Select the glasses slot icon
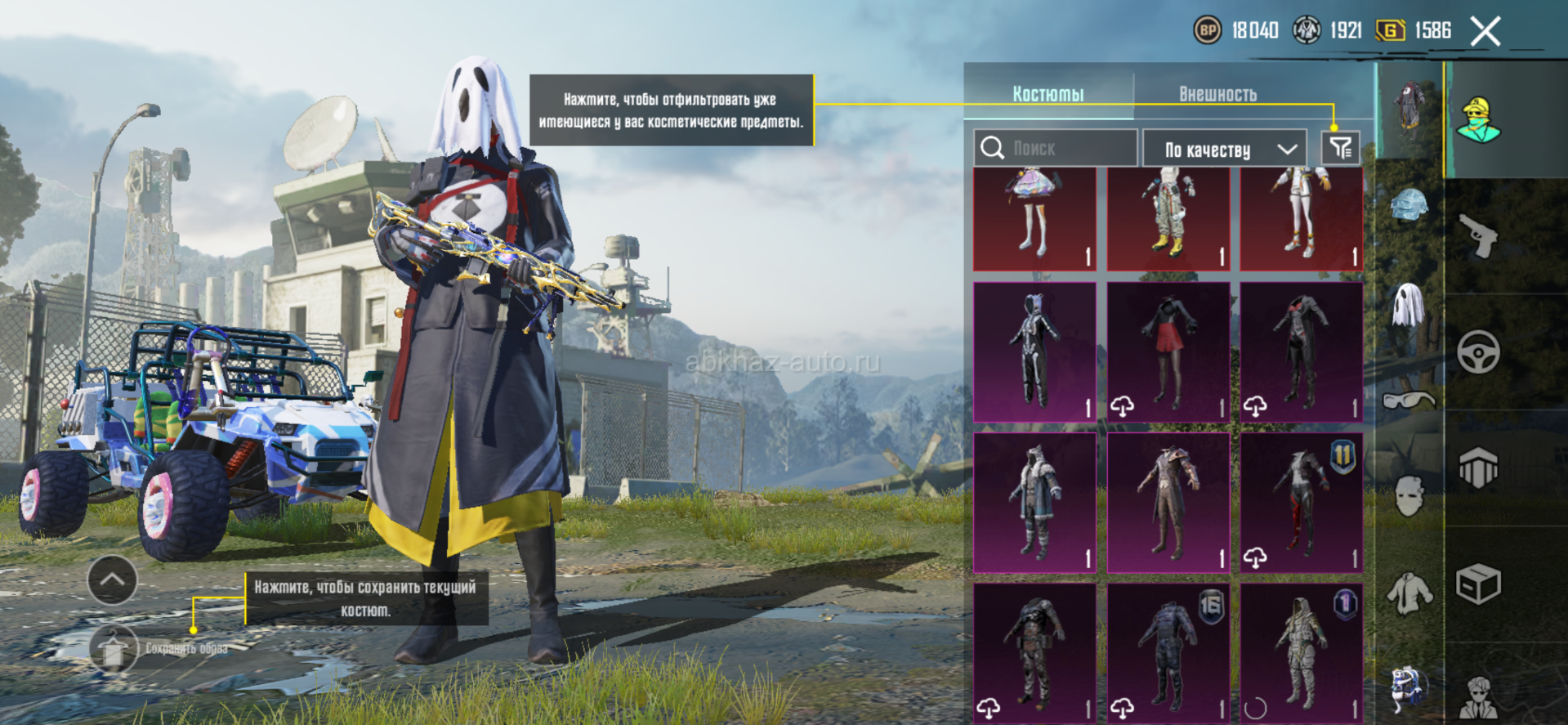The image size is (1568, 725). pyautogui.click(x=1409, y=400)
